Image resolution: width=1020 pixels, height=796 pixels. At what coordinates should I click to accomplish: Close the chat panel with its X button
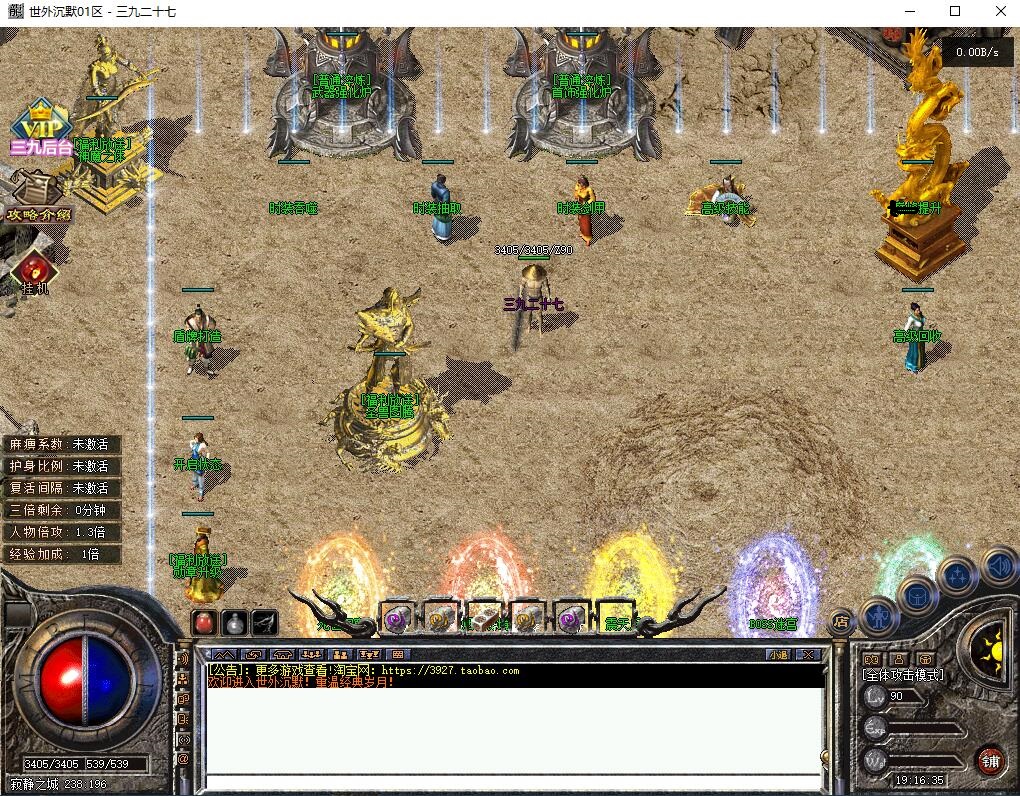coord(808,655)
